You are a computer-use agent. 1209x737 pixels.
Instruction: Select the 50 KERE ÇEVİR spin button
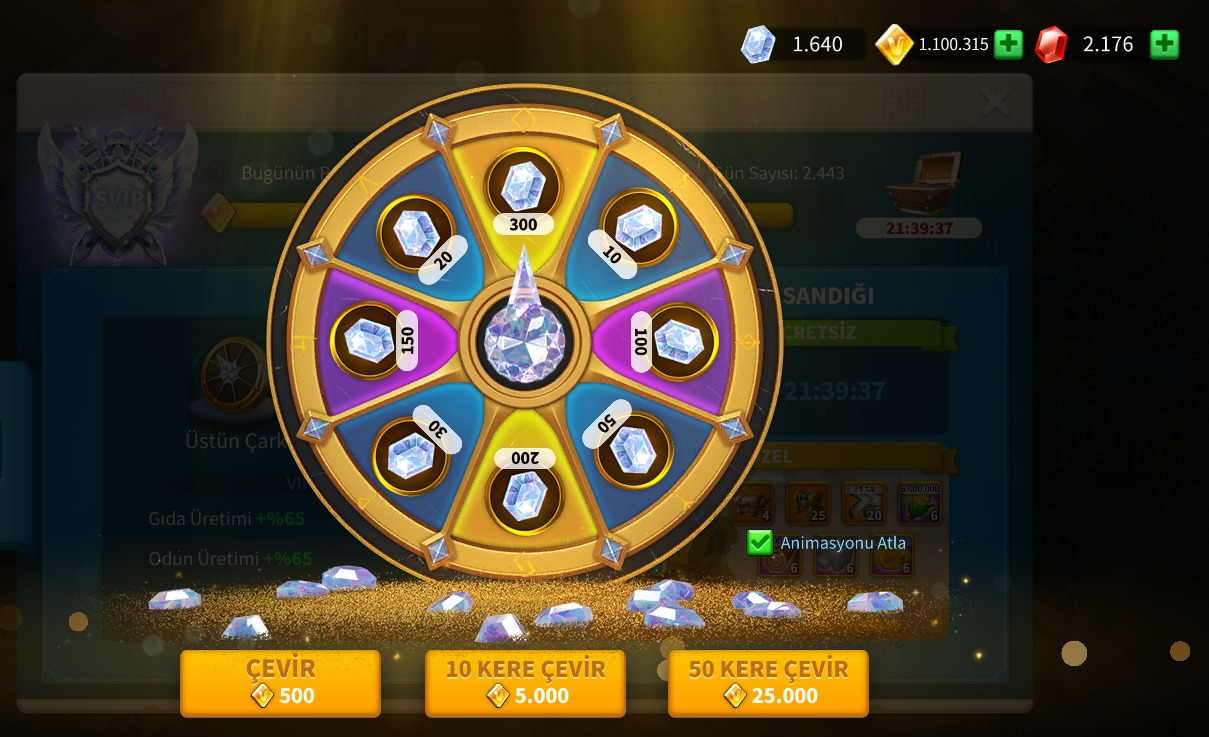[x=768, y=683]
